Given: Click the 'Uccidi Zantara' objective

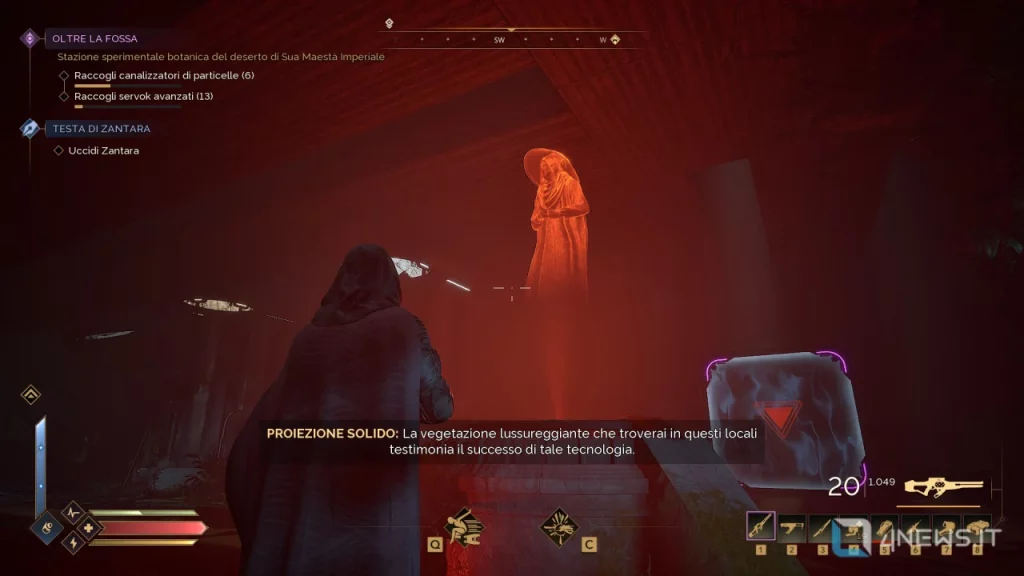Looking at the screenshot, I should pos(103,151).
